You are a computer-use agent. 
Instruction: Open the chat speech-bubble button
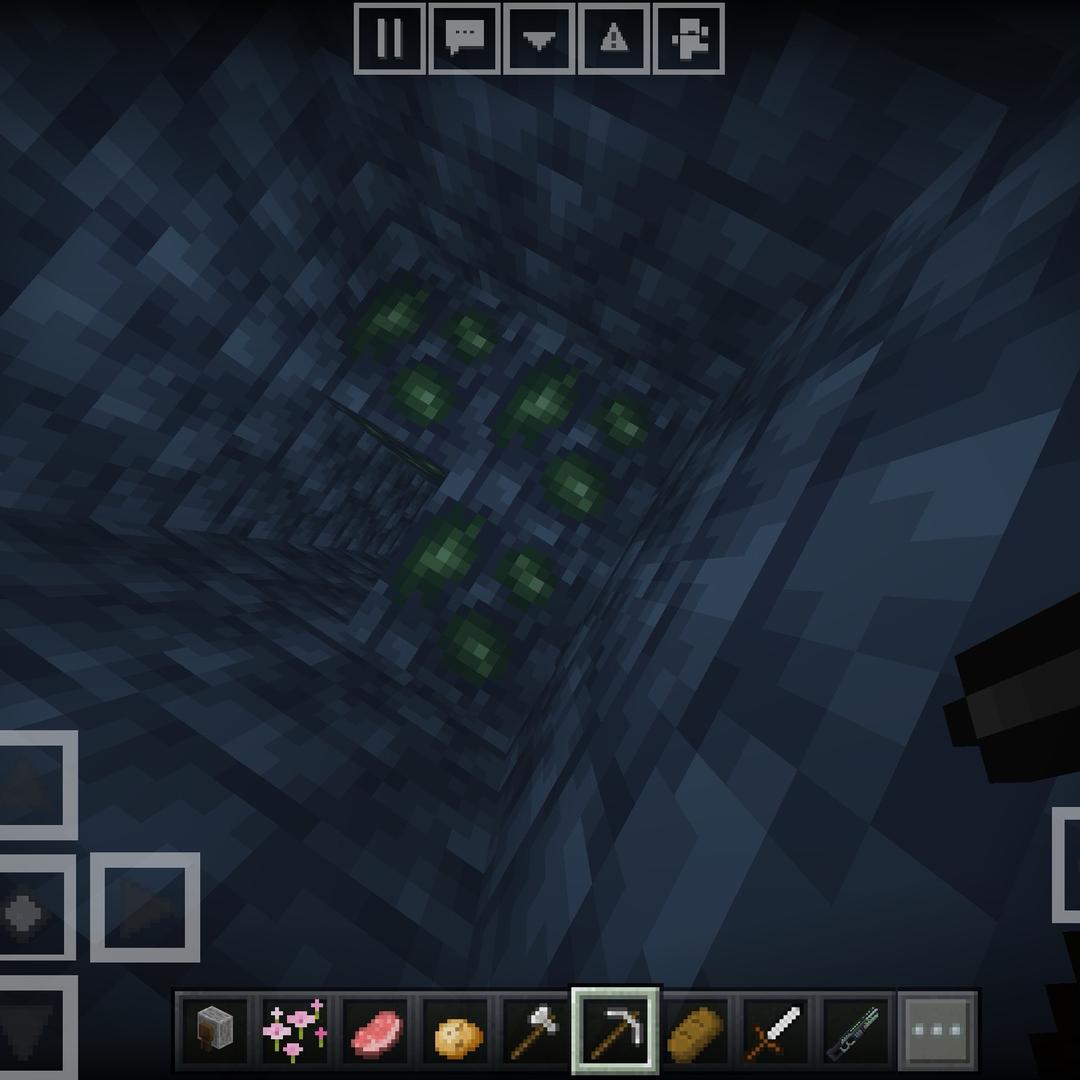coord(464,38)
